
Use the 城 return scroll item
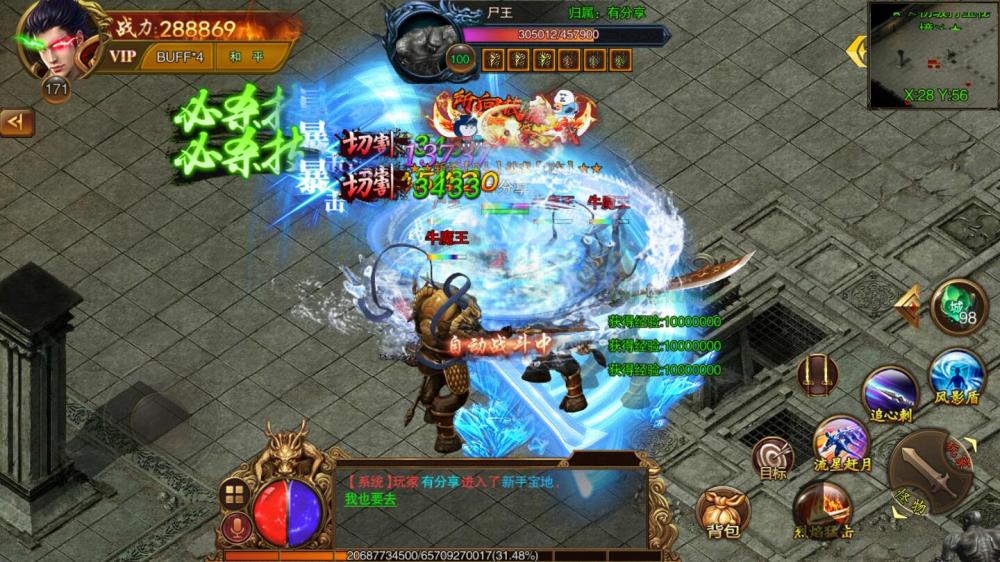(958, 306)
